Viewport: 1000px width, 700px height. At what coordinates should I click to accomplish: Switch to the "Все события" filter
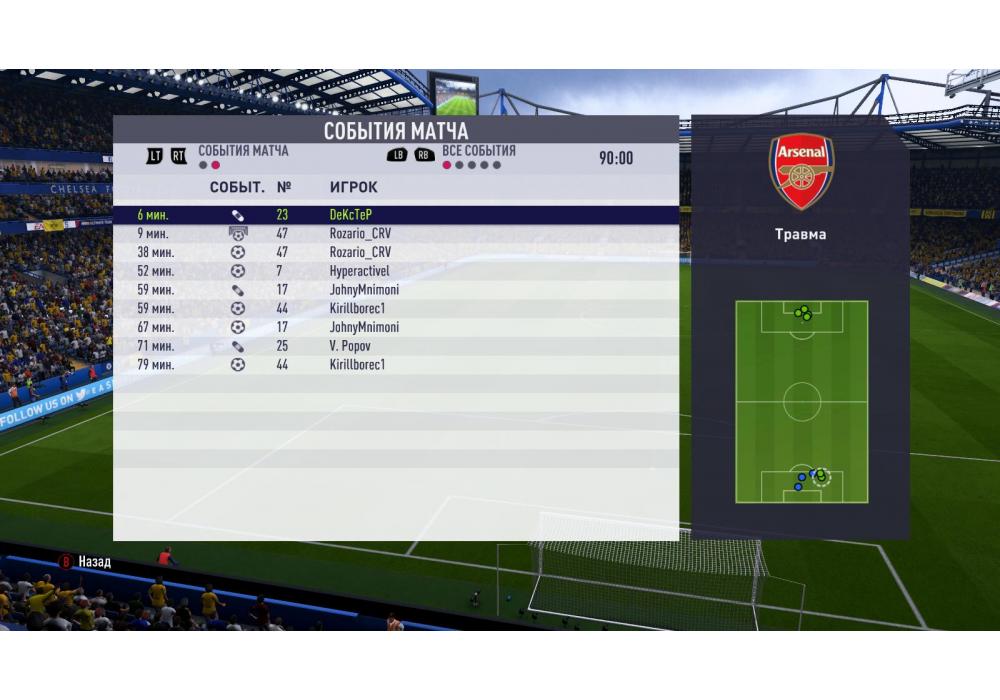pos(478,151)
